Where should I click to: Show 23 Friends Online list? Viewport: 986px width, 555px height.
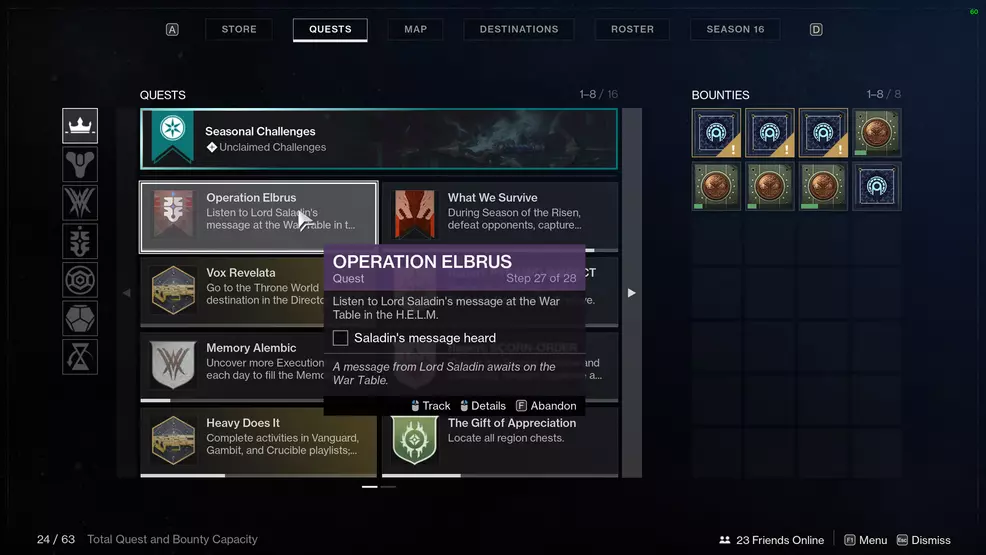click(771, 540)
